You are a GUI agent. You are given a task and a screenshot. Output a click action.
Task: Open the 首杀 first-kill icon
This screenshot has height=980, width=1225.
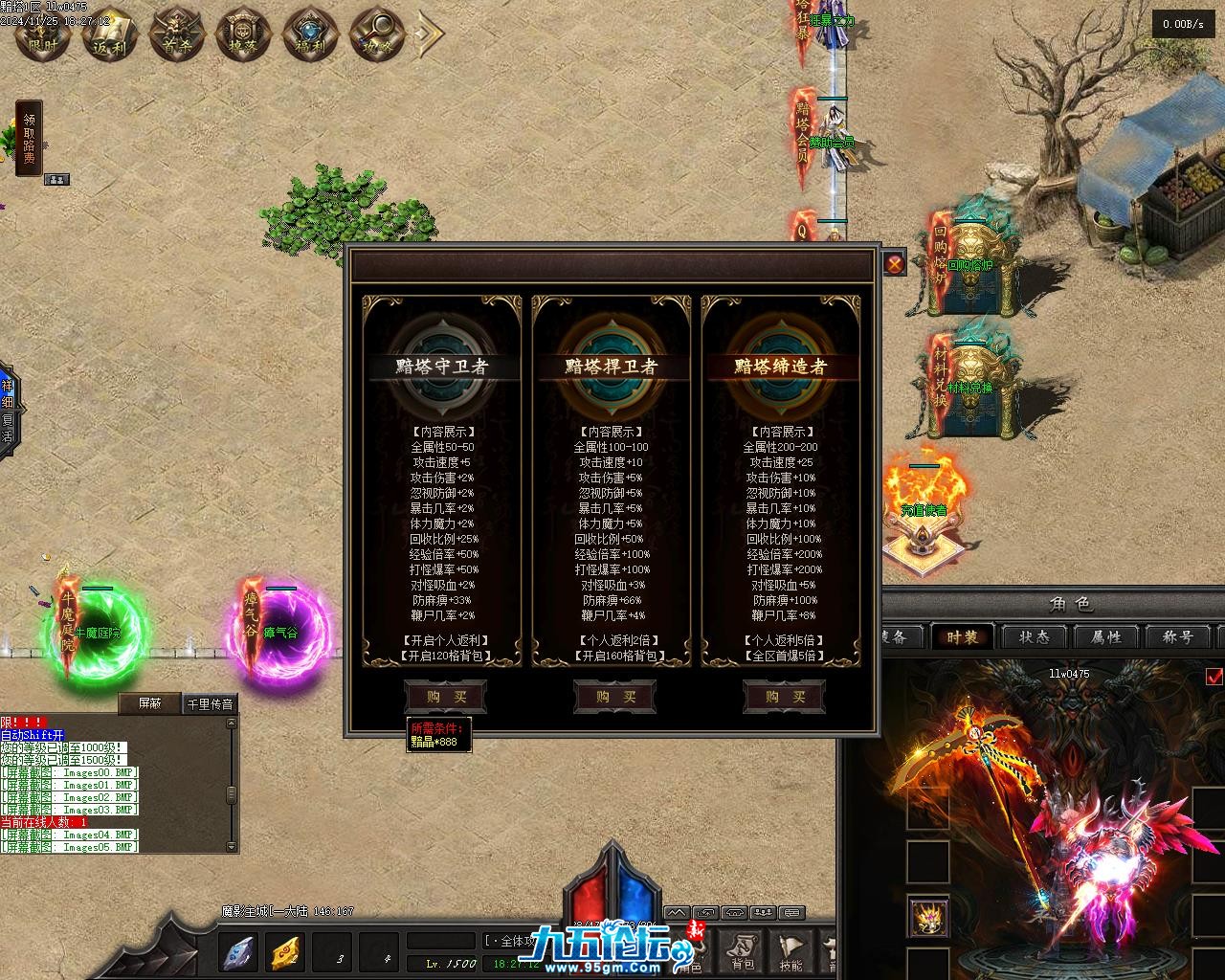177,33
